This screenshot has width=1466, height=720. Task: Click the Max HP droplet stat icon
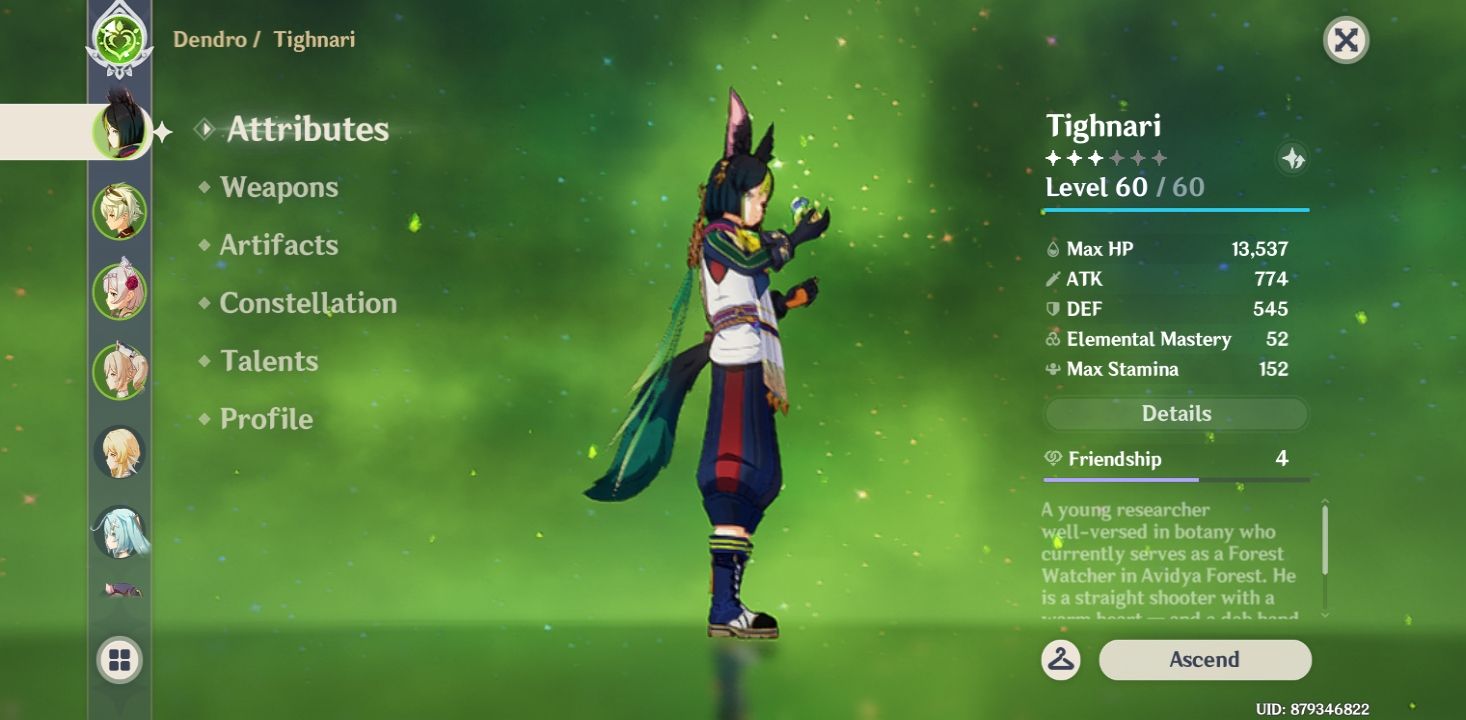[1055, 249]
